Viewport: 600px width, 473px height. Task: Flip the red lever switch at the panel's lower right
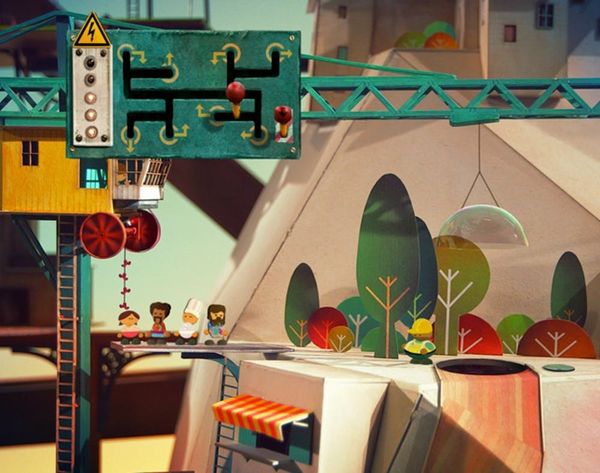[x=283, y=117]
